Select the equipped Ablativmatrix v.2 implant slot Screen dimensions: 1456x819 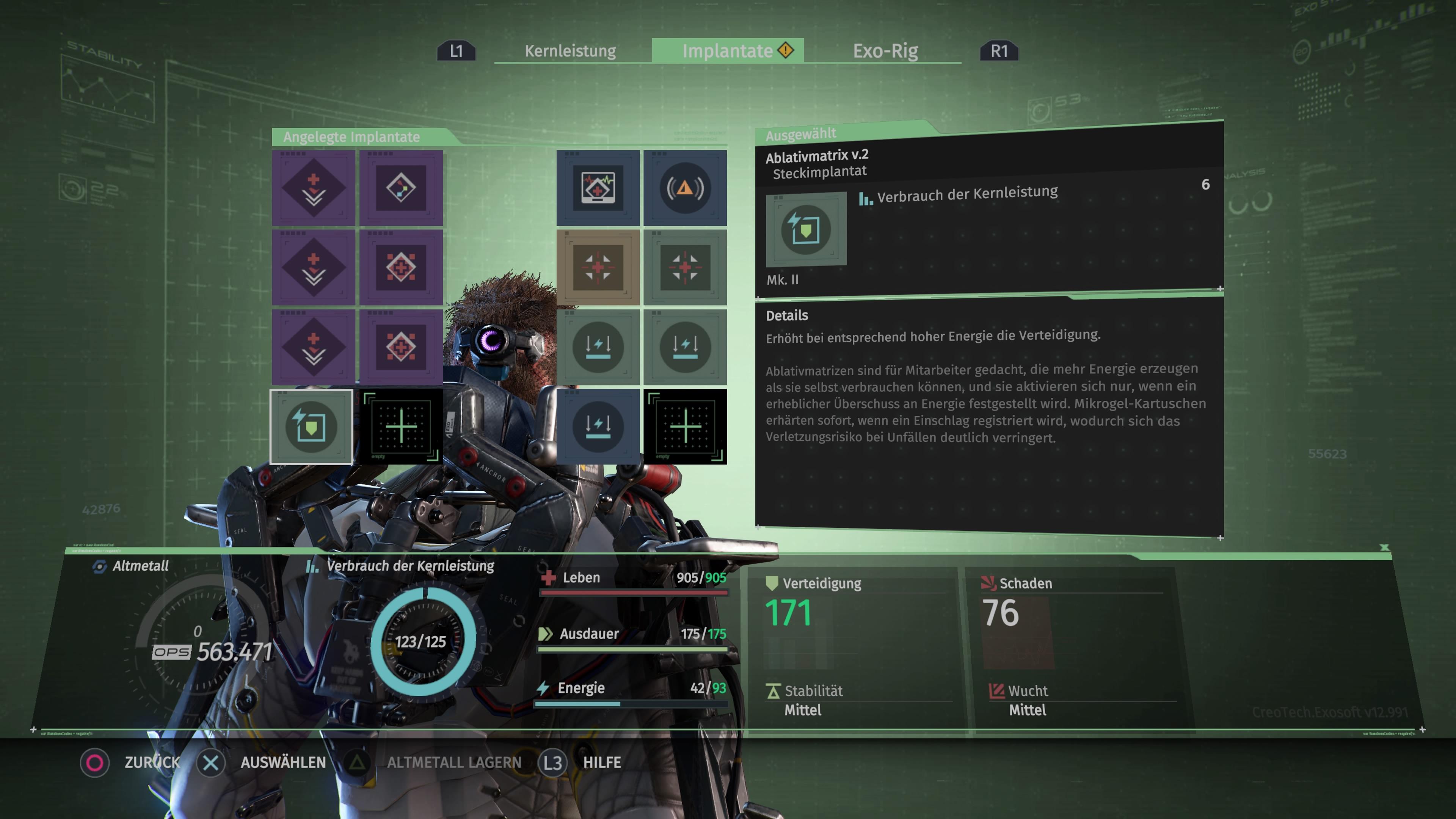point(311,427)
